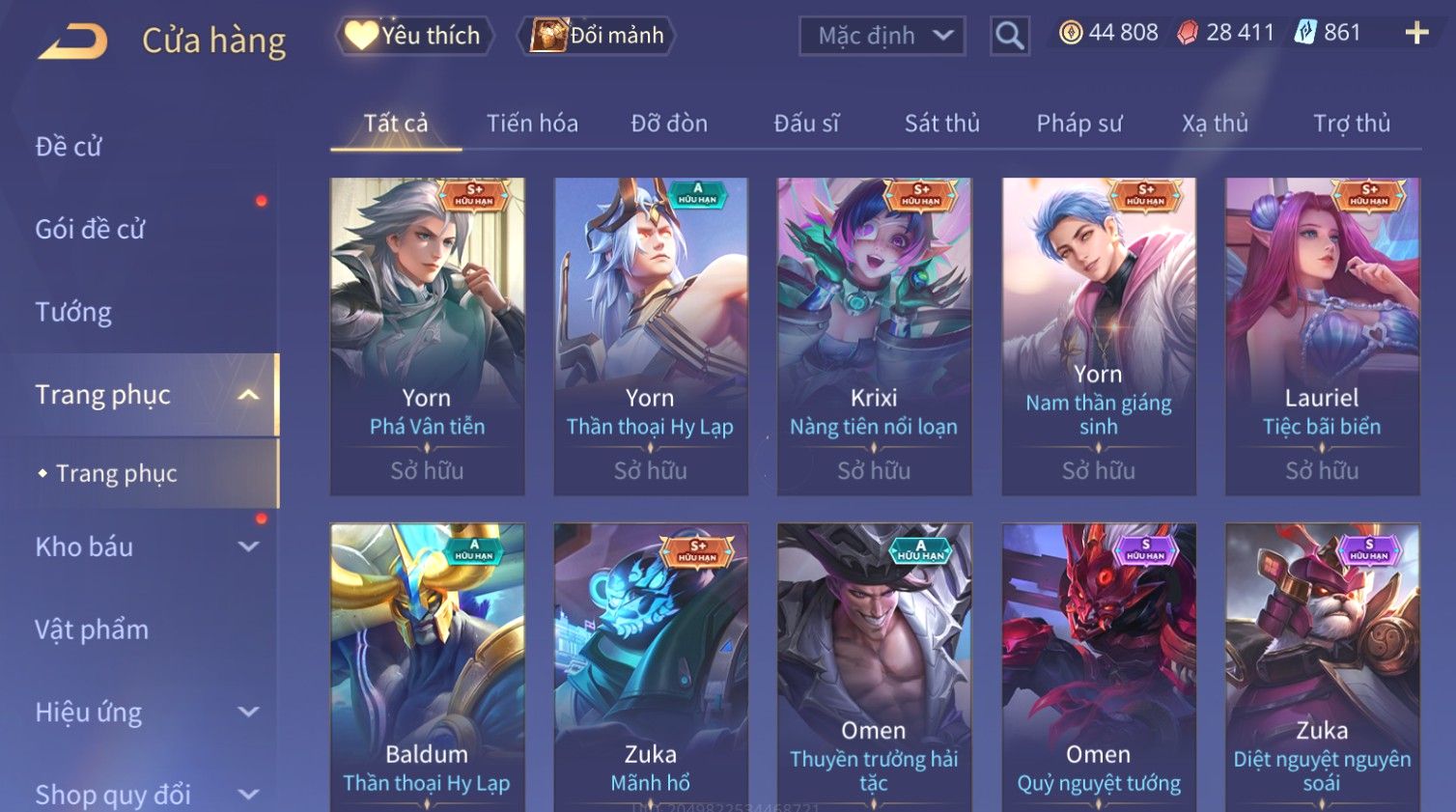
Task: Open the Yêu thích favorites list
Action: [x=414, y=36]
